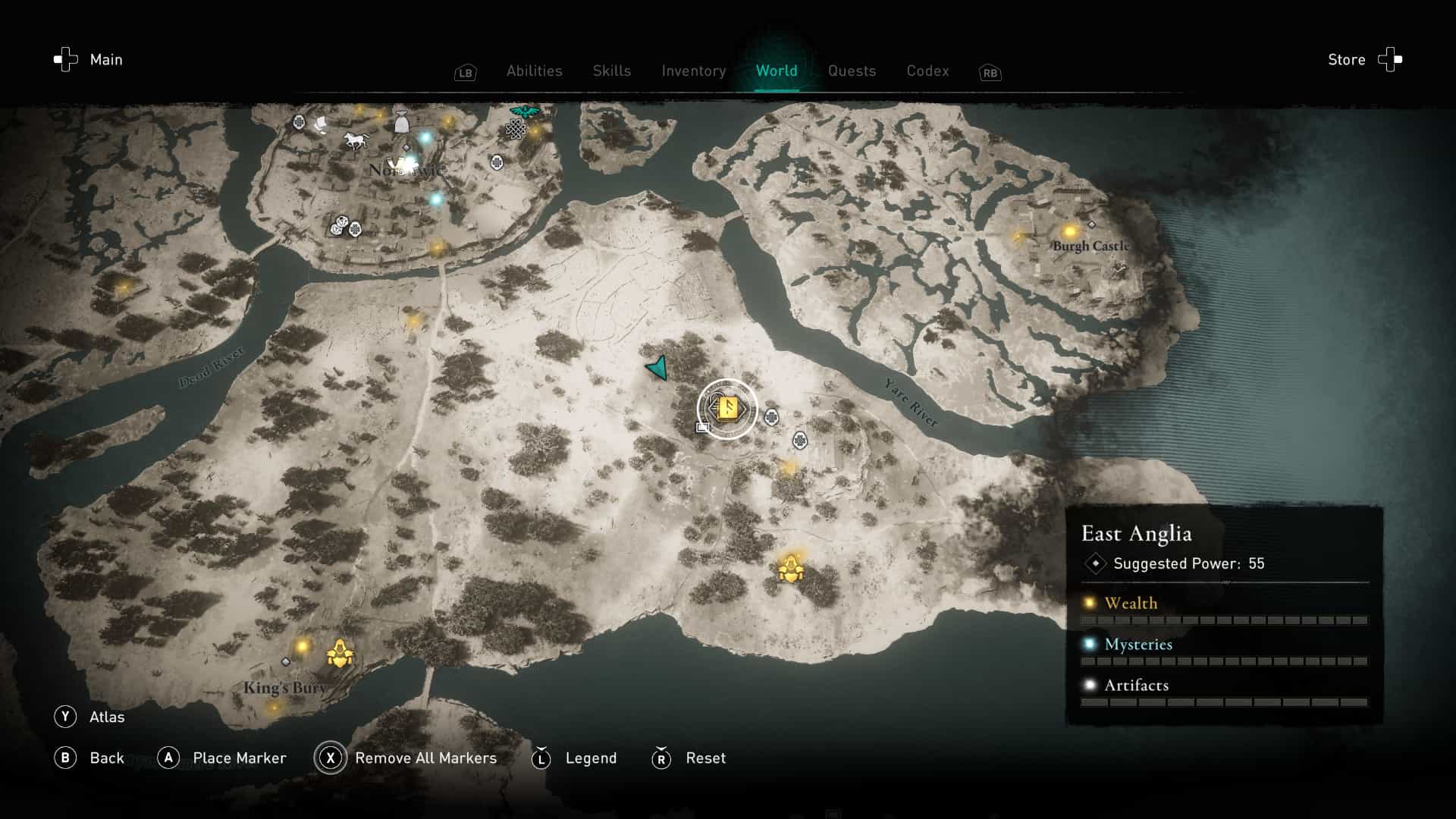Click the Store button in the top right
The height and width of the screenshot is (819, 1456).
(1346, 59)
